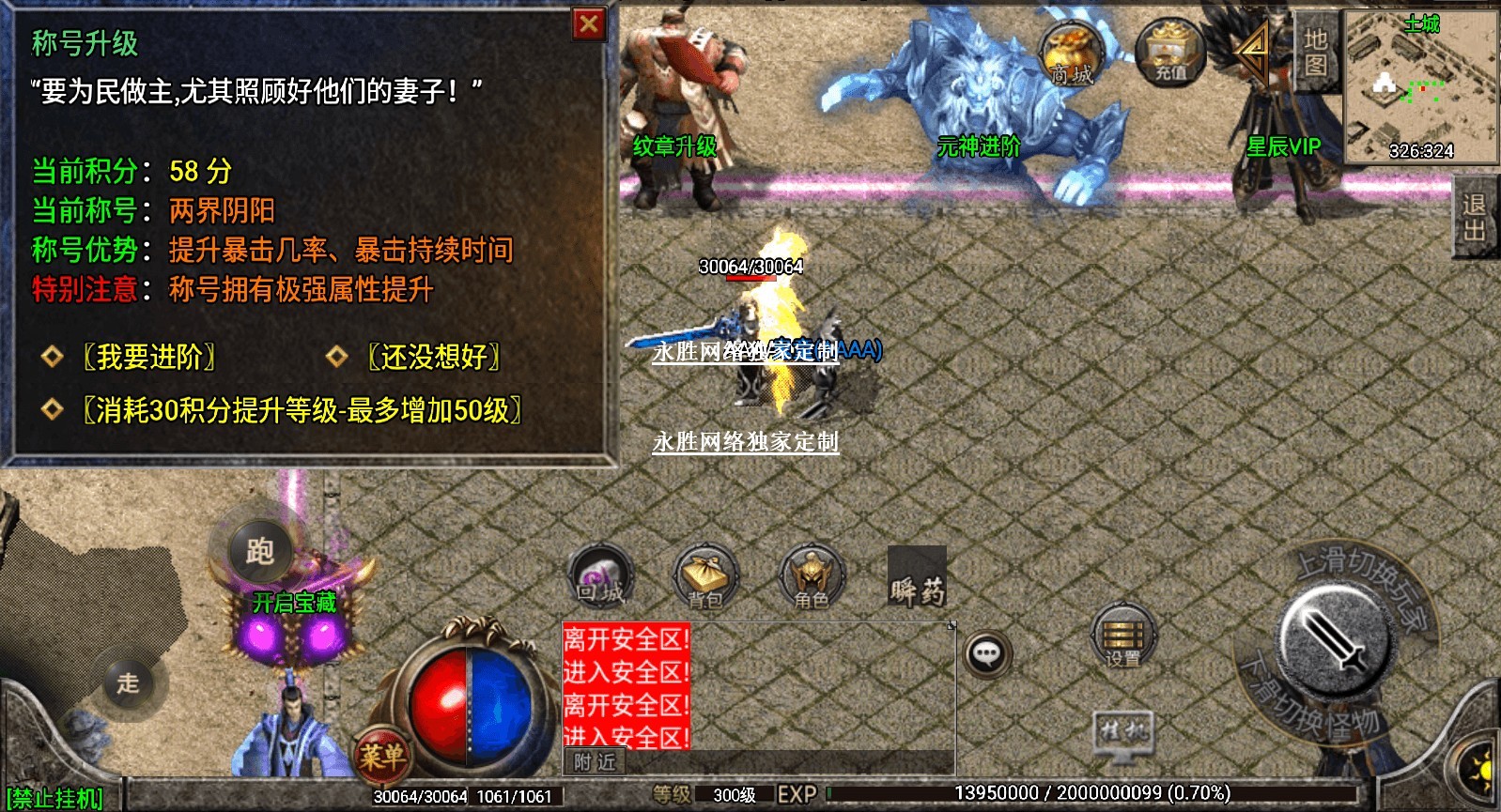The image size is (1501, 812).
Task: Choose 消耗30积分提升等级 option
Action: click(302, 410)
